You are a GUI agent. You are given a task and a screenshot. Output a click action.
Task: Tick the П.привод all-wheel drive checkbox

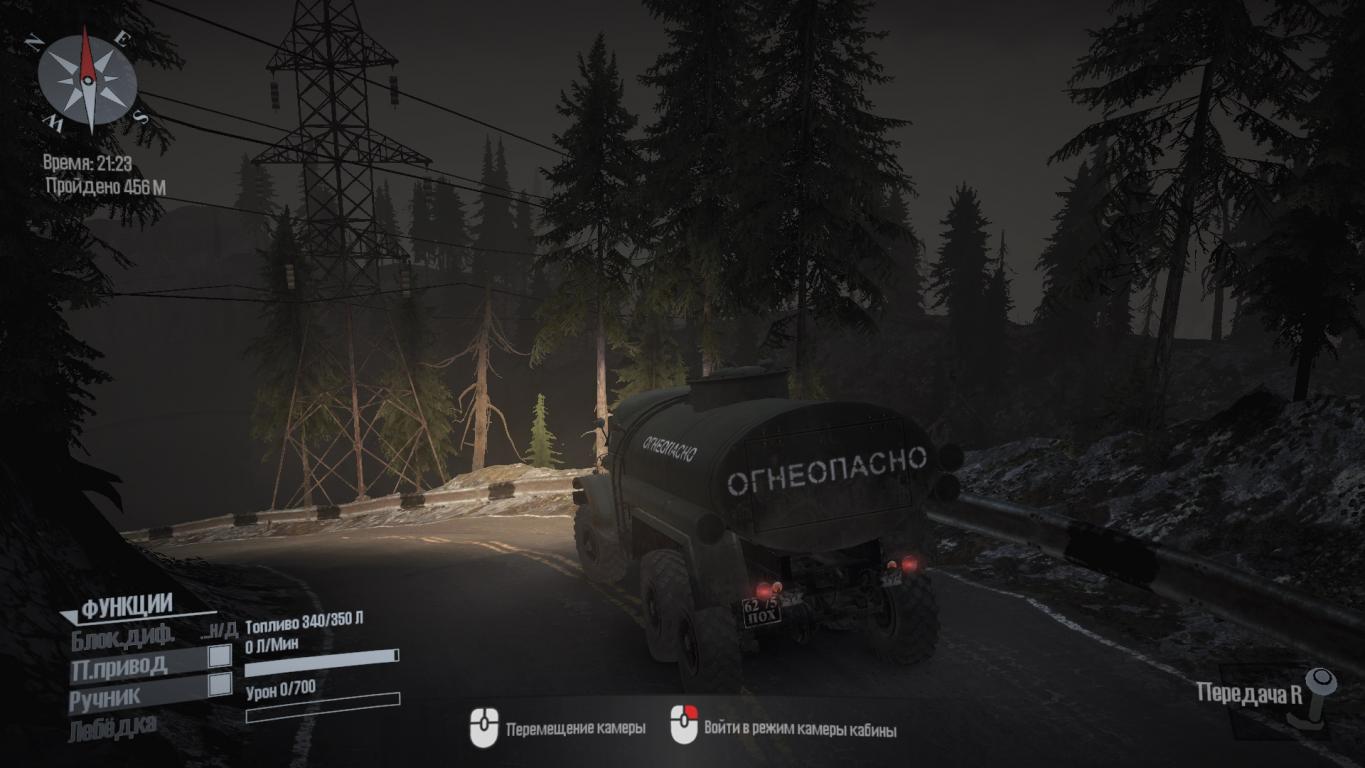(x=219, y=657)
